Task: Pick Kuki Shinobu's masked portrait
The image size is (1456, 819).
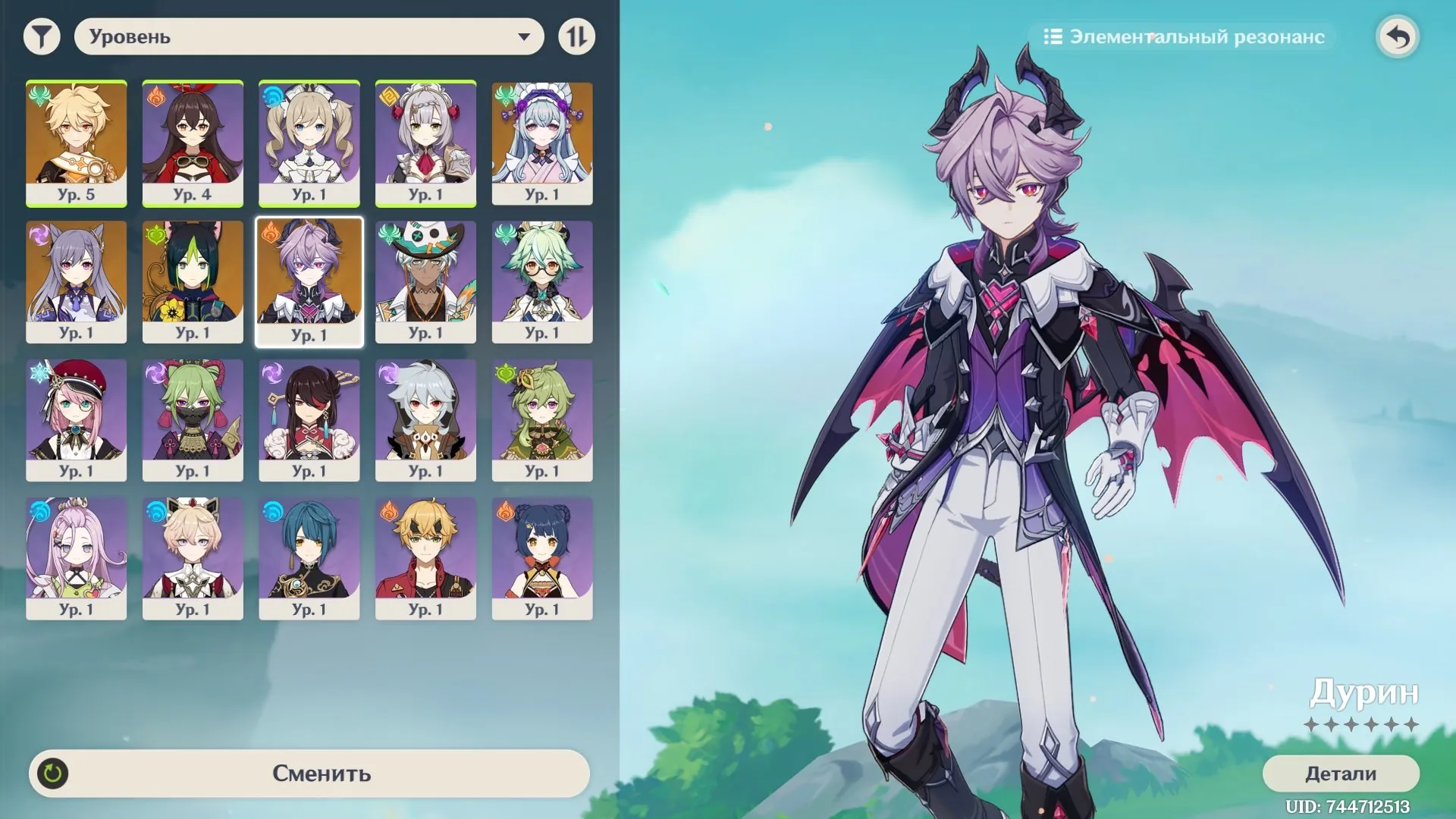Action: click(x=193, y=419)
